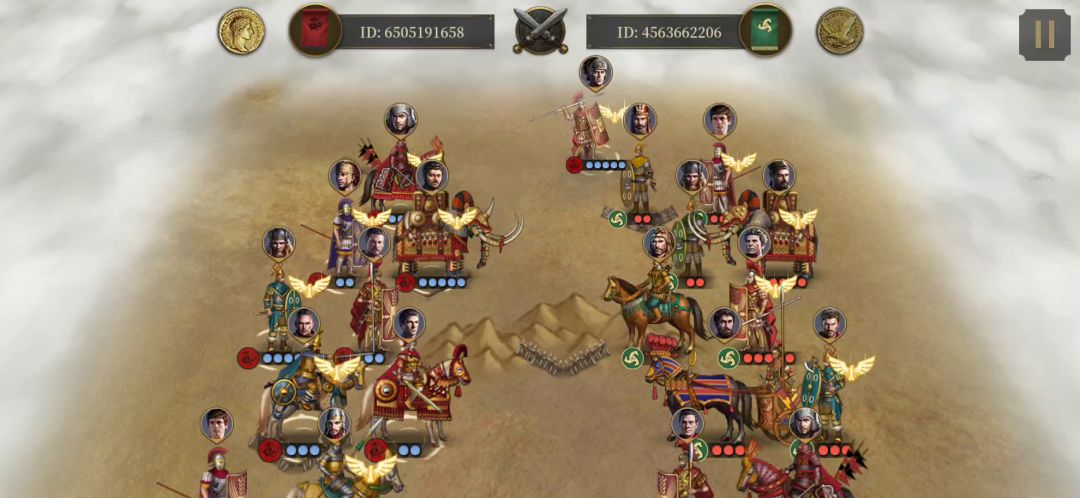Select the green triskelion banner emblem

point(765,30)
